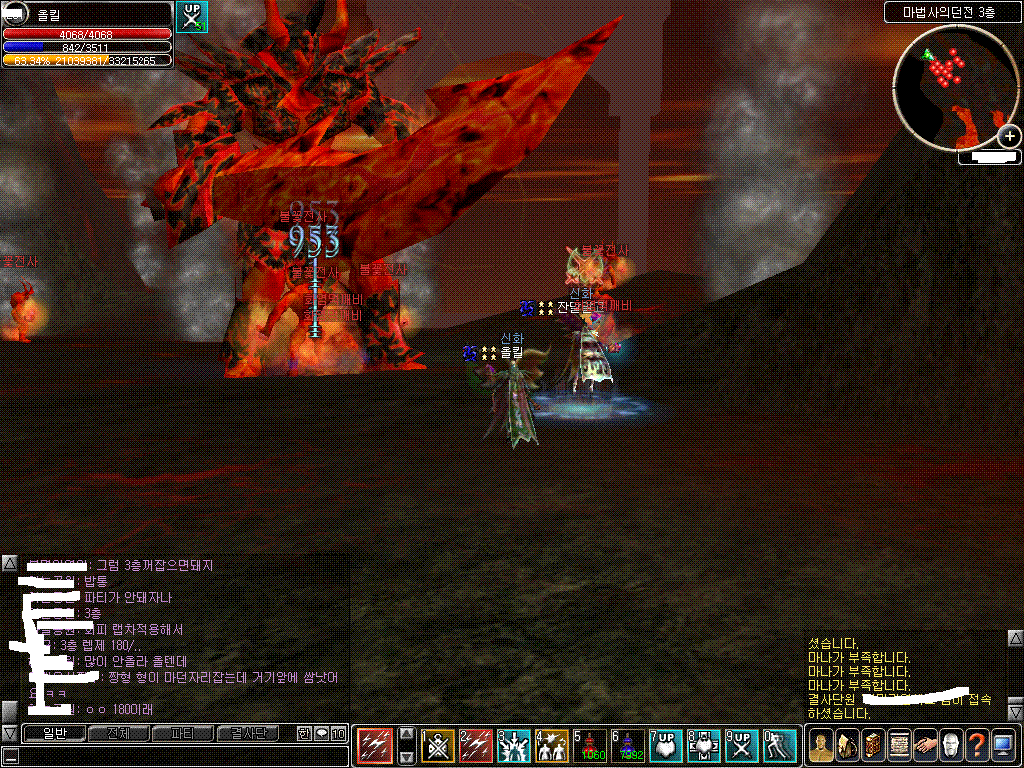Zoom the minimap with the plus button

click(x=1009, y=137)
